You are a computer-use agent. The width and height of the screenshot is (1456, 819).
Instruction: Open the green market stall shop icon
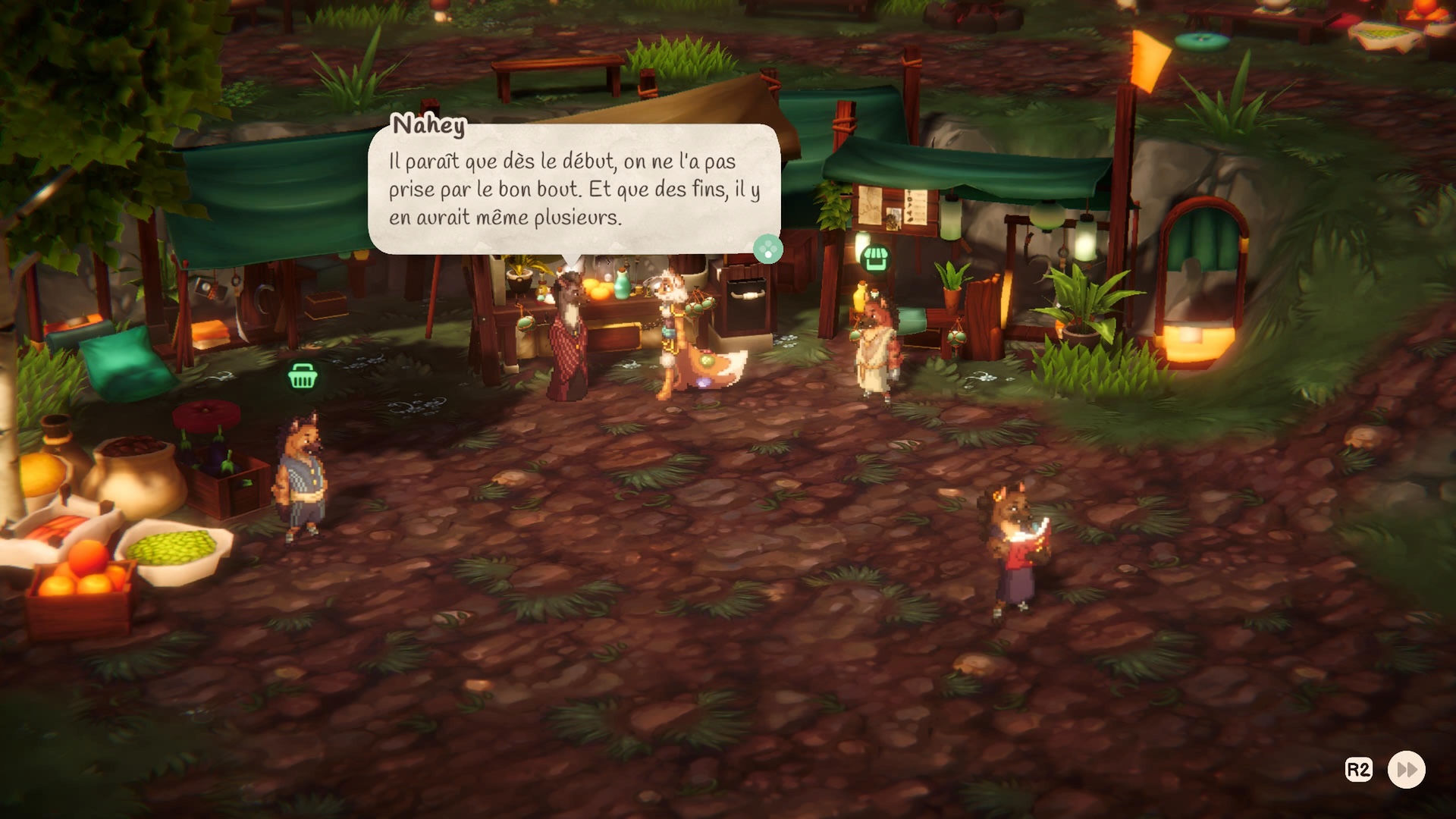click(874, 258)
